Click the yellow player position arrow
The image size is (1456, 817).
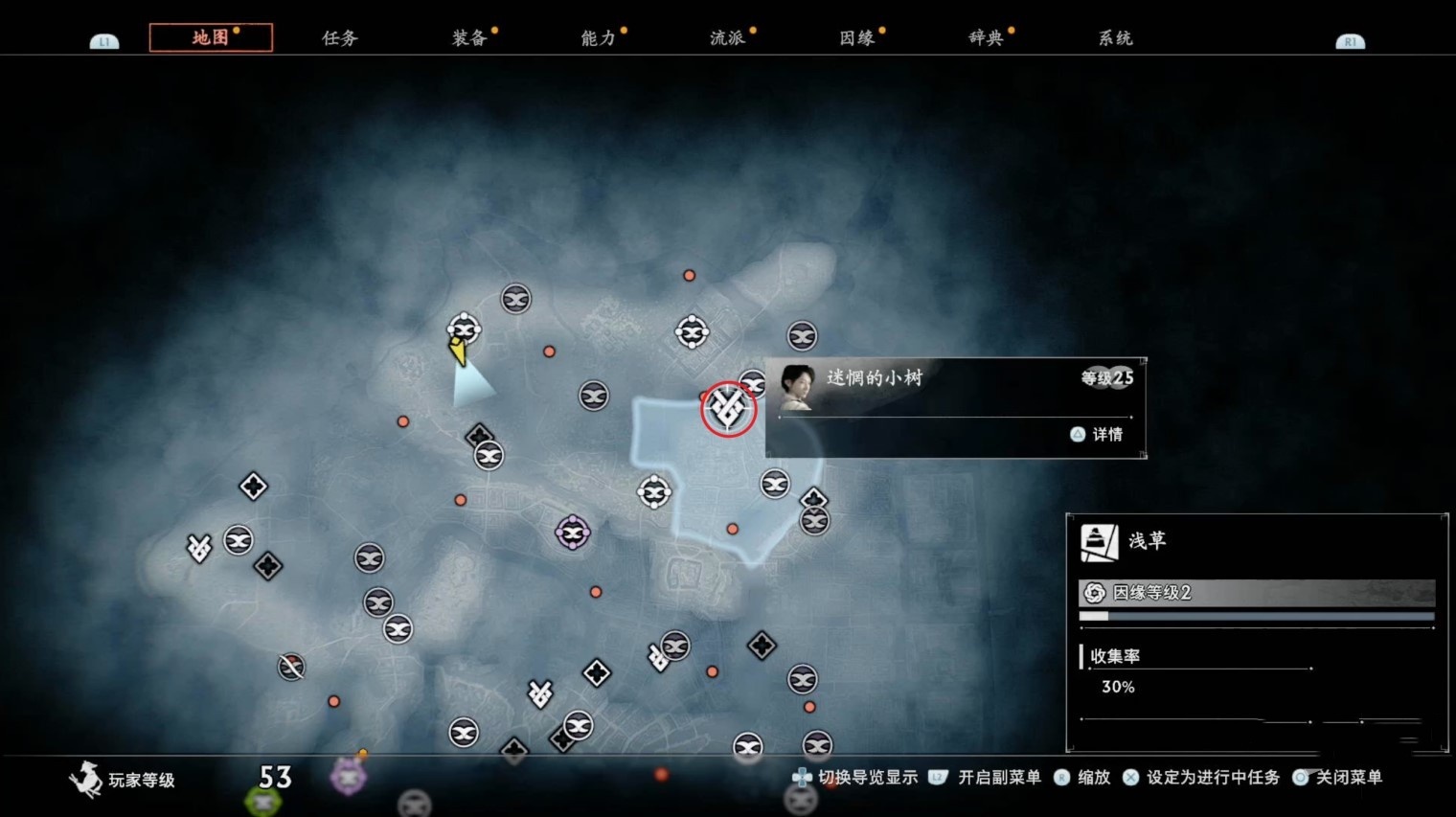tap(458, 352)
